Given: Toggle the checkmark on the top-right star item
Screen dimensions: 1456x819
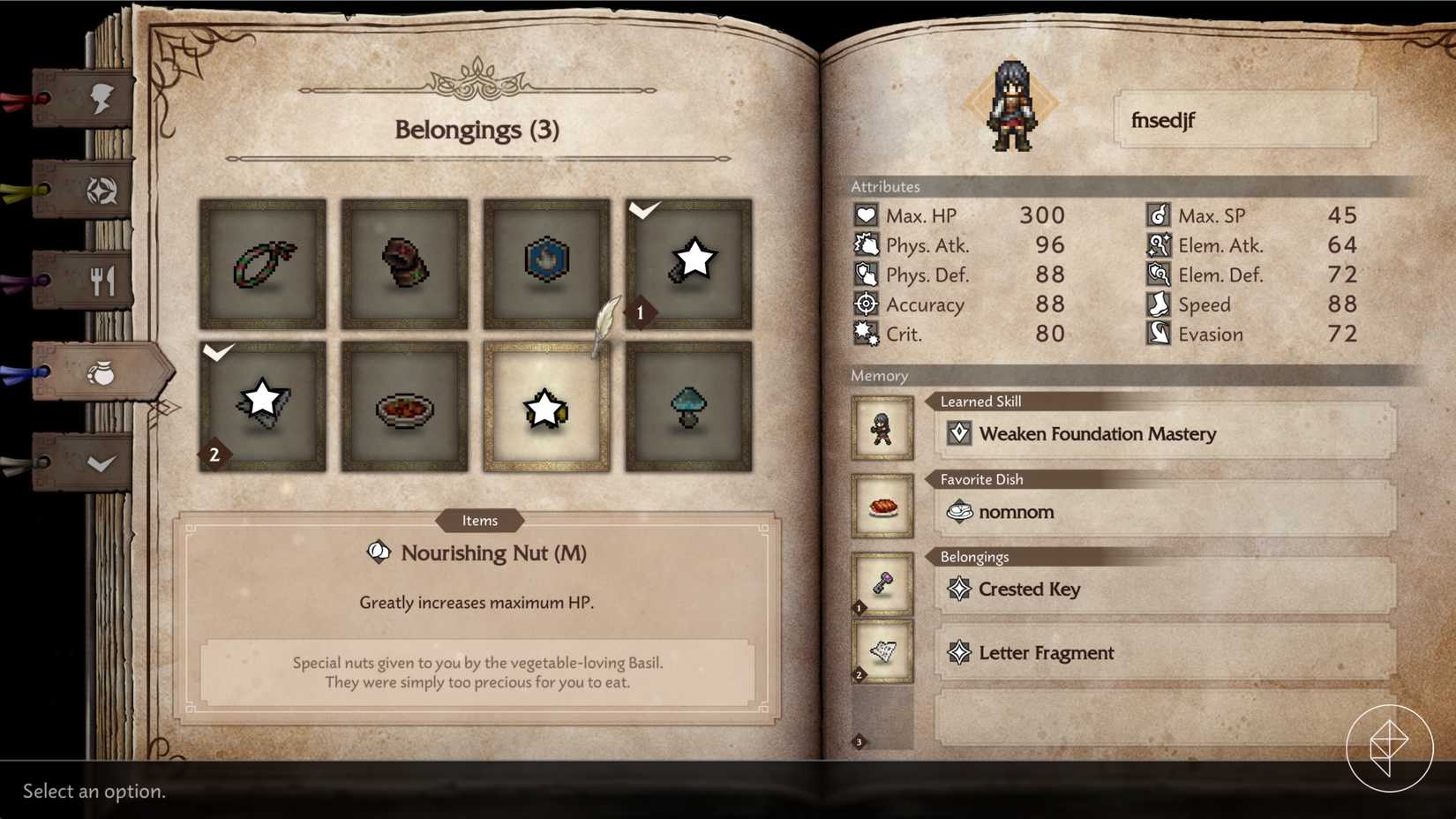Looking at the screenshot, I should click(x=689, y=262).
